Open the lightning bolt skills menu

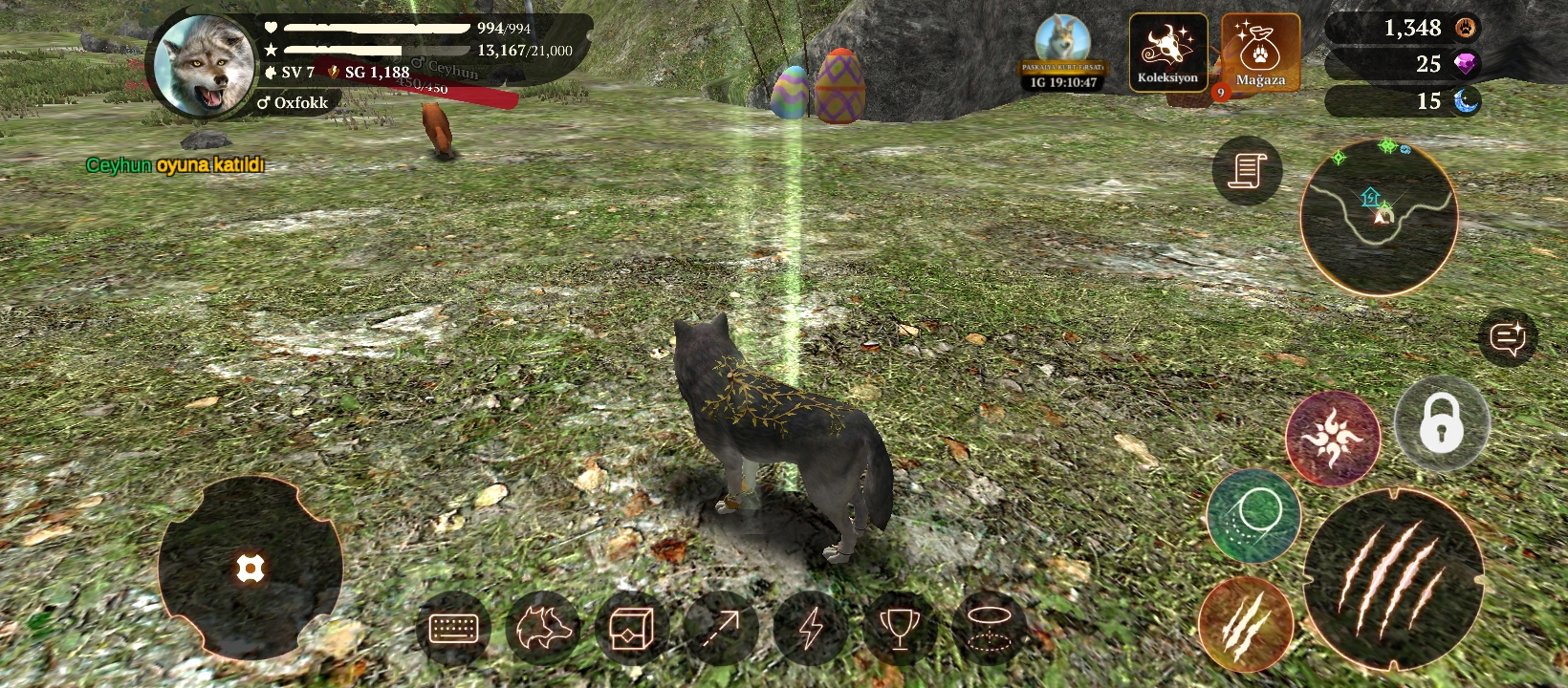(x=810, y=628)
